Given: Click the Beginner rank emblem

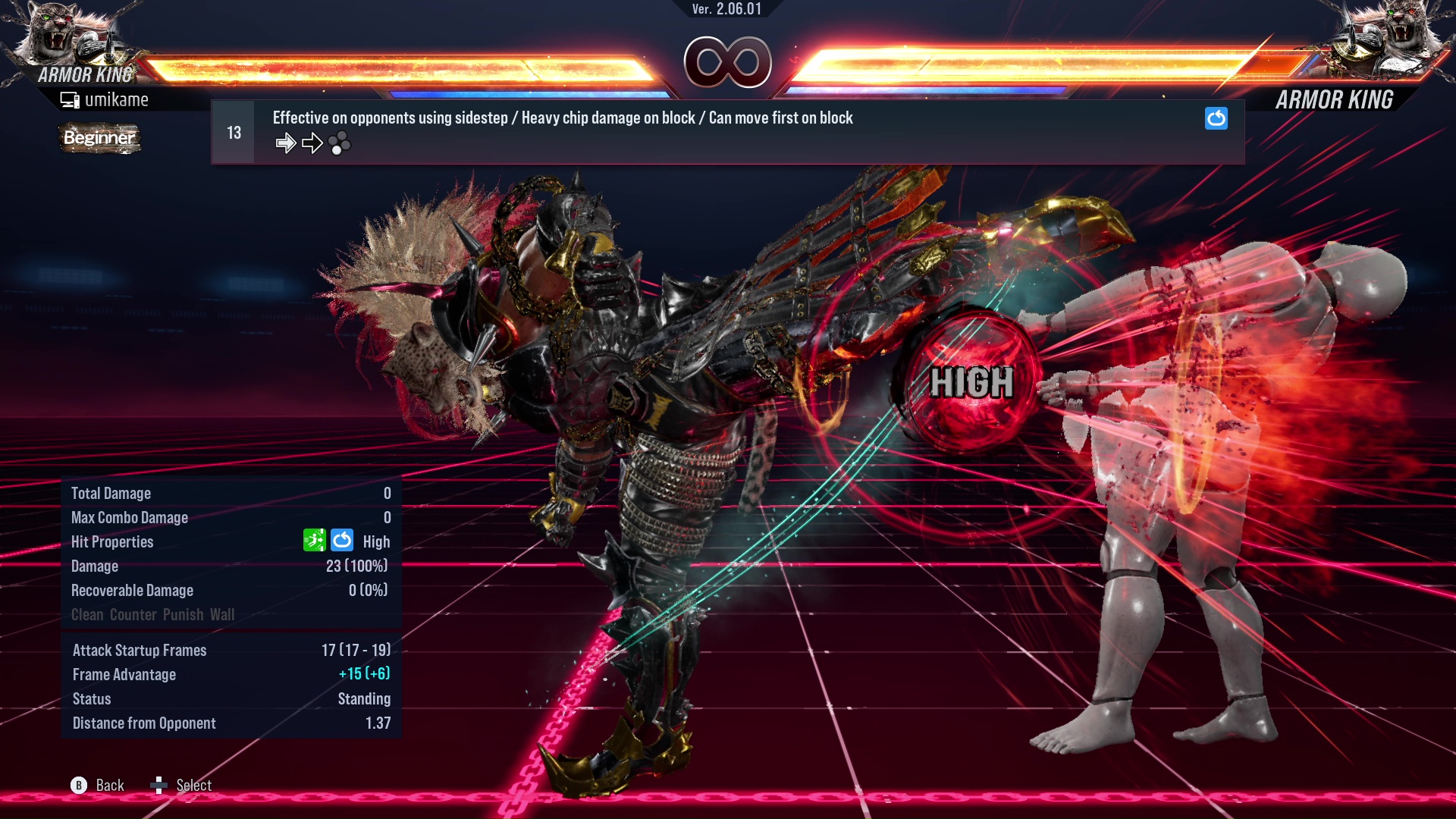Looking at the screenshot, I should (99, 138).
